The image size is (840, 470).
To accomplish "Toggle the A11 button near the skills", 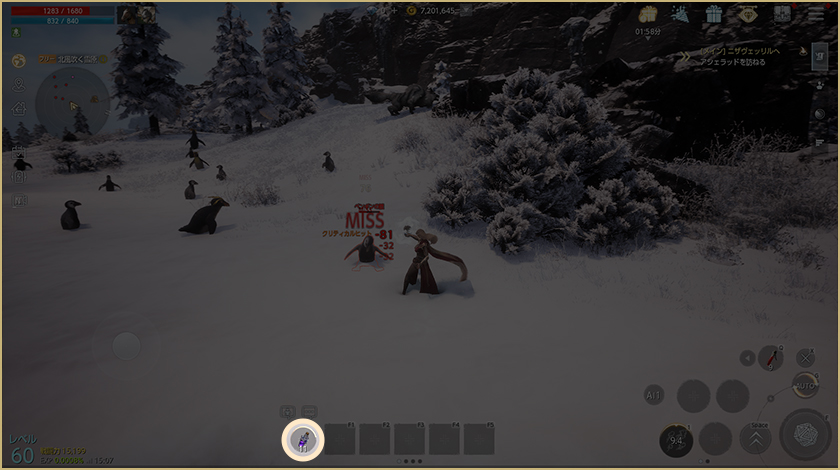I will 654,395.
